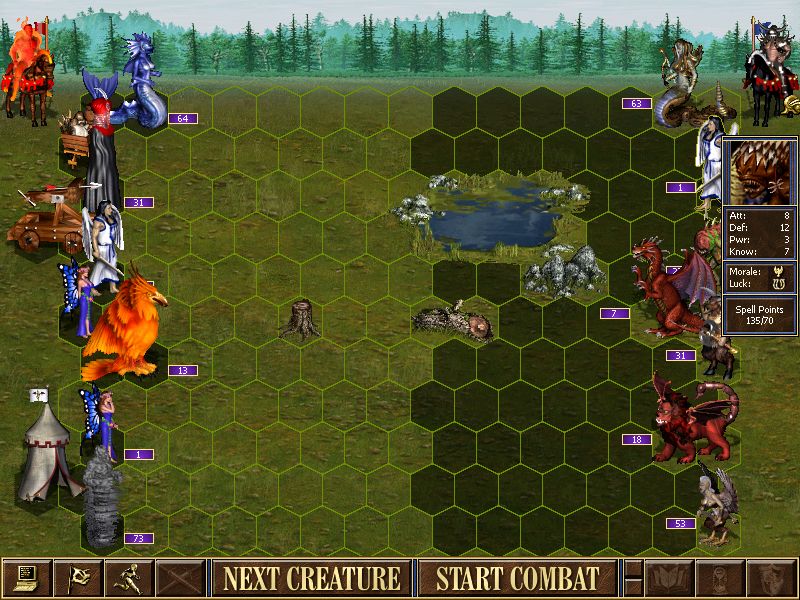Open the system options computer icon
The image size is (800, 600).
click(x=26, y=578)
